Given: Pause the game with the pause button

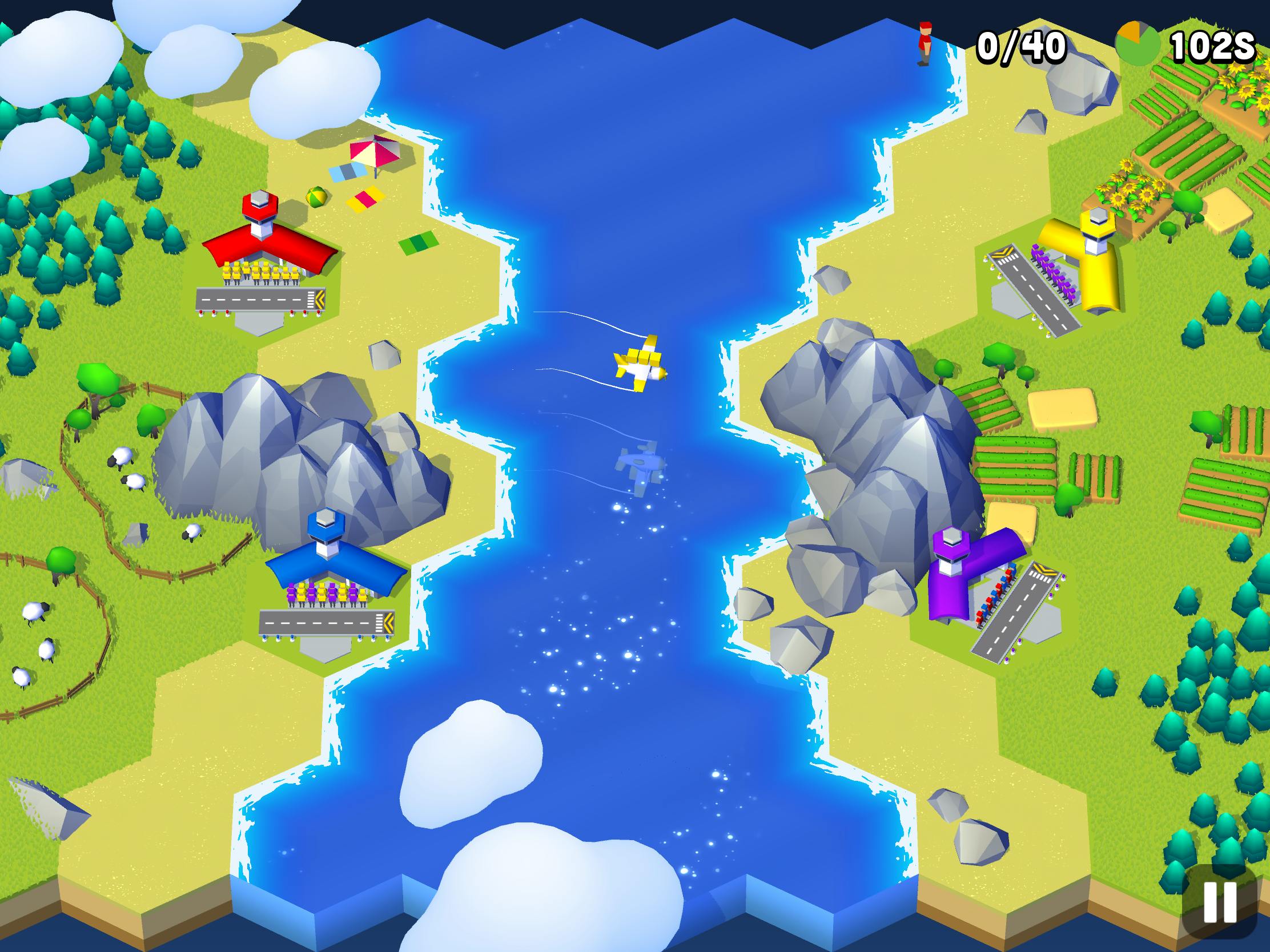Looking at the screenshot, I should (x=1220, y=902).
